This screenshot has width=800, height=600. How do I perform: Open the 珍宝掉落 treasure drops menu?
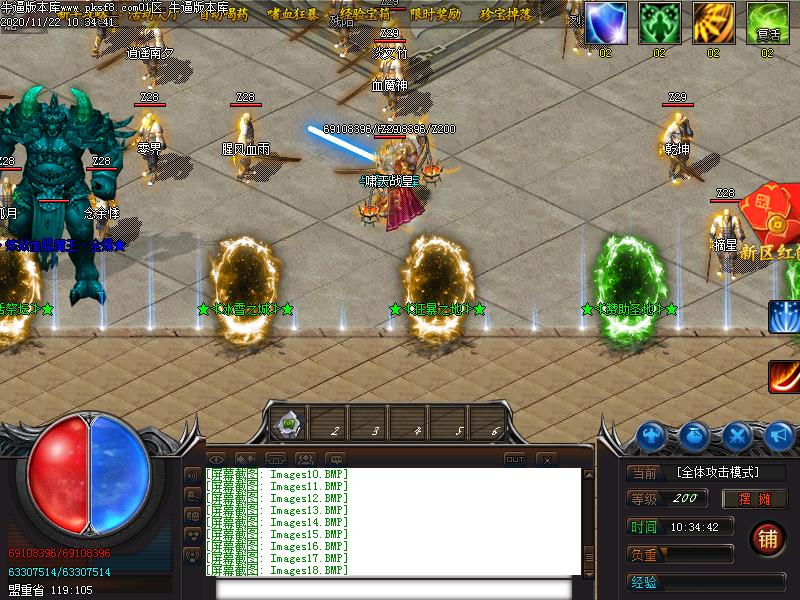pyautogui.click(x=506, y=14)
